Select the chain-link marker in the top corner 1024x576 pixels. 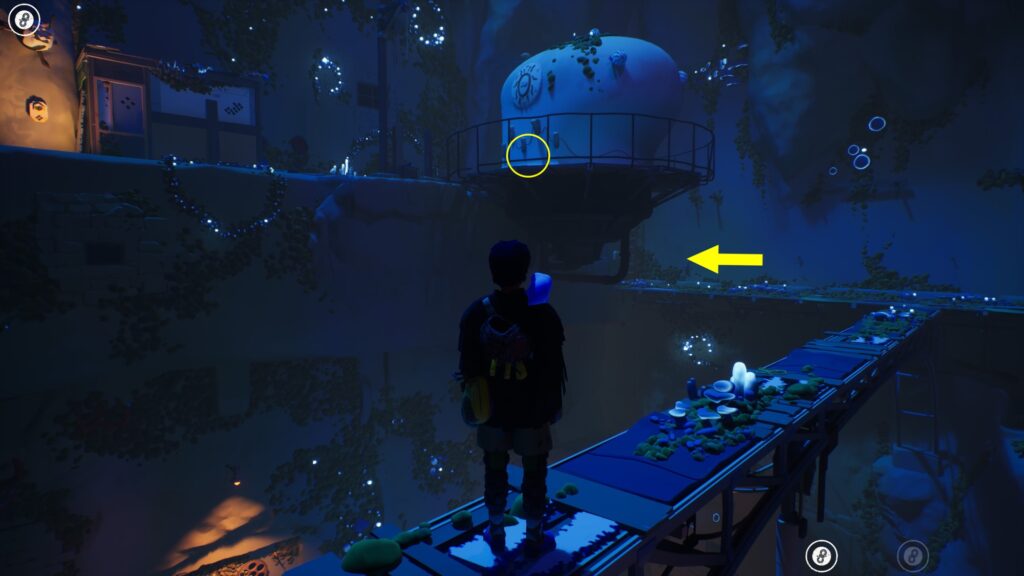pyautogui.click(x=24, y=19)
